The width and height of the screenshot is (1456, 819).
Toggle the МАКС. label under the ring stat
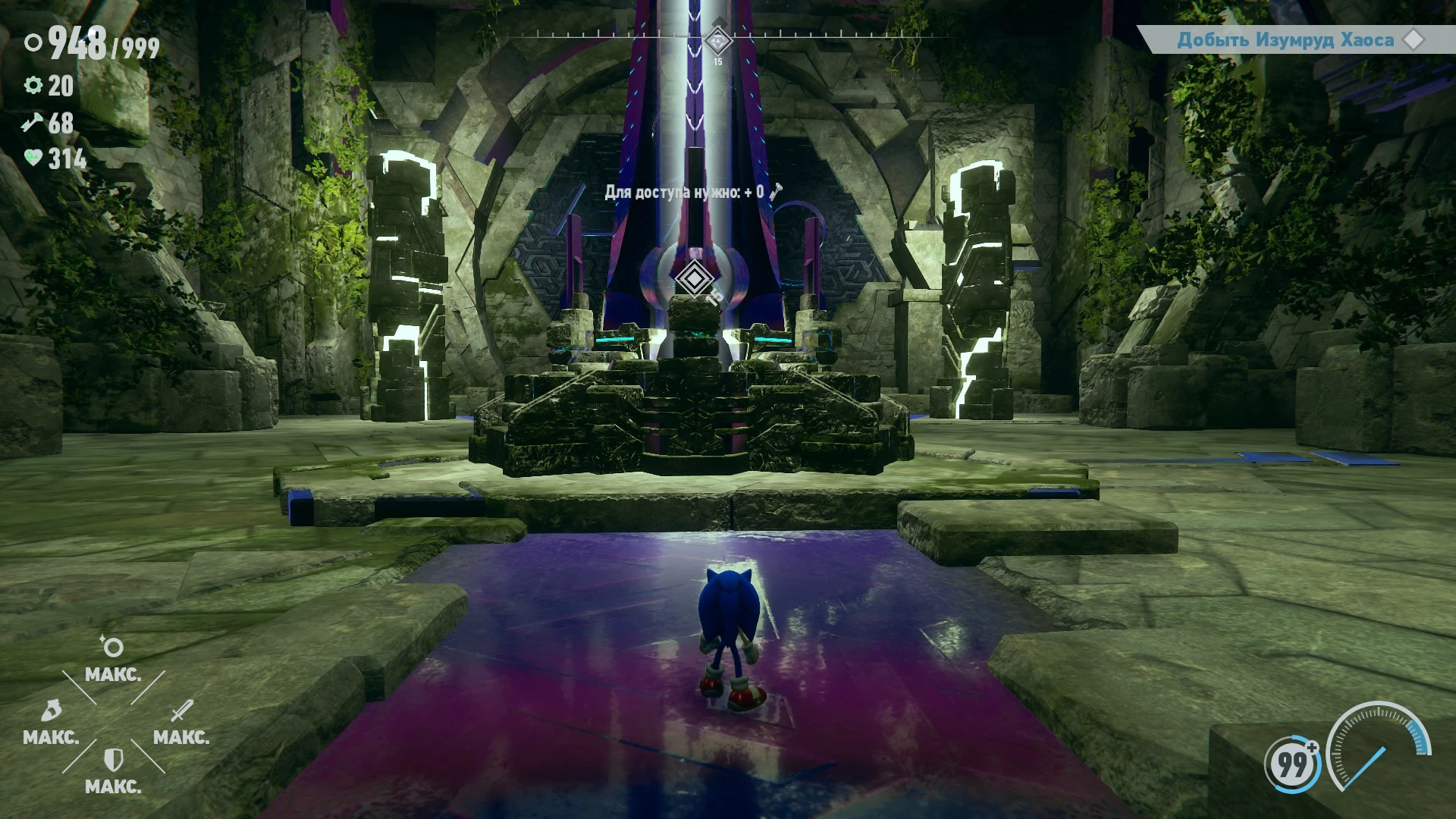pos(114,675)
